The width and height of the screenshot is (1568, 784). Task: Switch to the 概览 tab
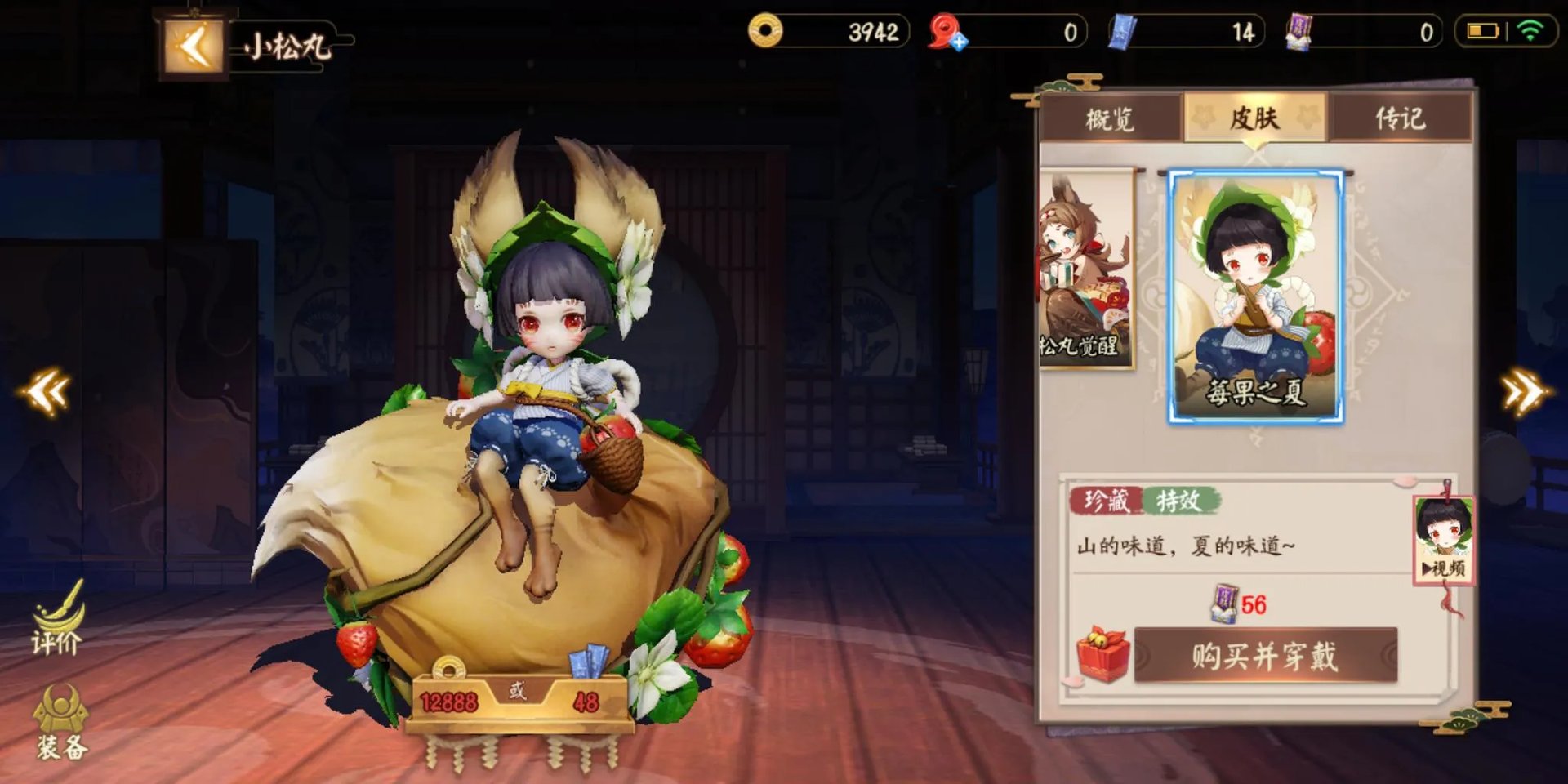pos(1110,119)
